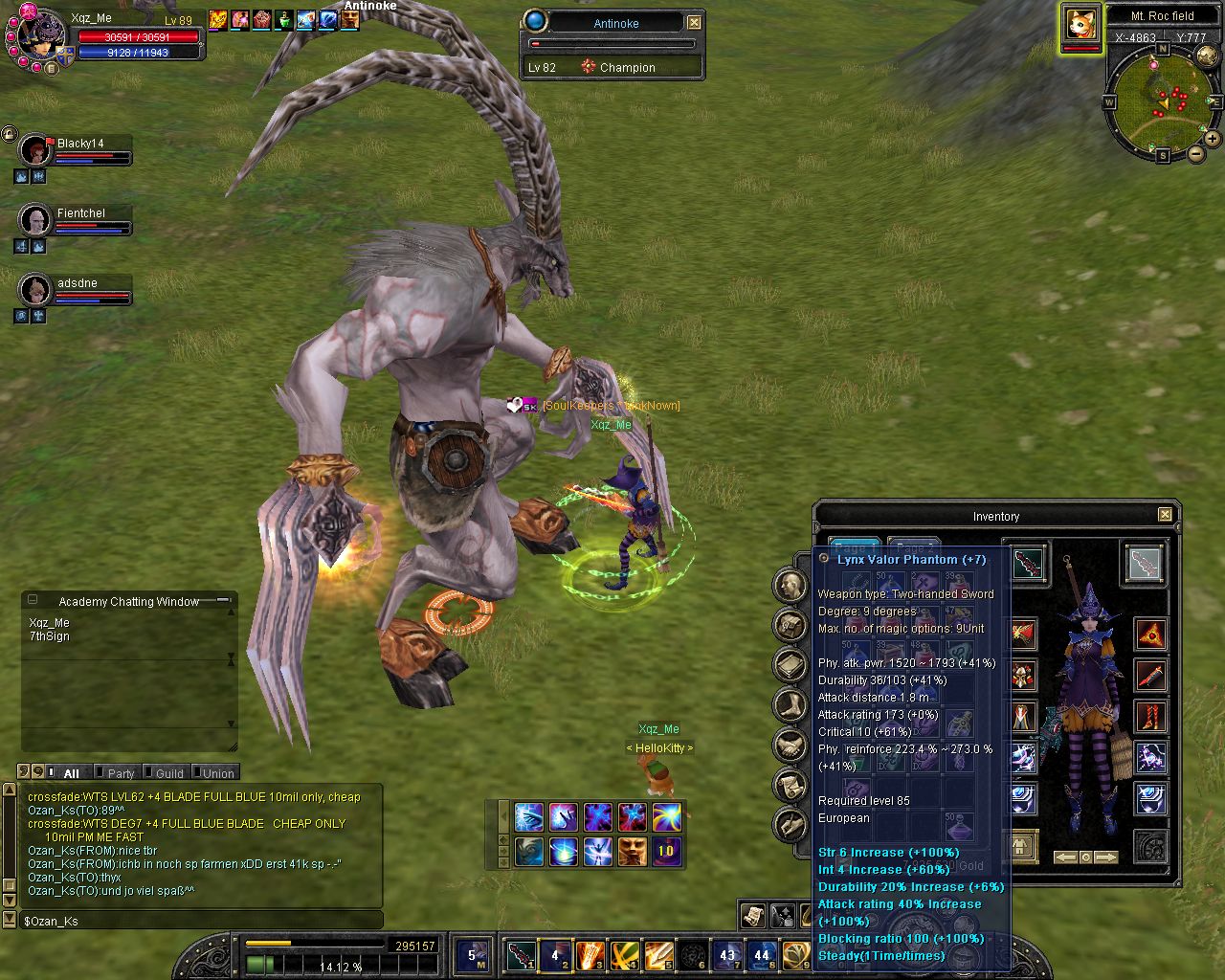
Task: Activate the golden mask face skill
Action: tap(632, 850)
